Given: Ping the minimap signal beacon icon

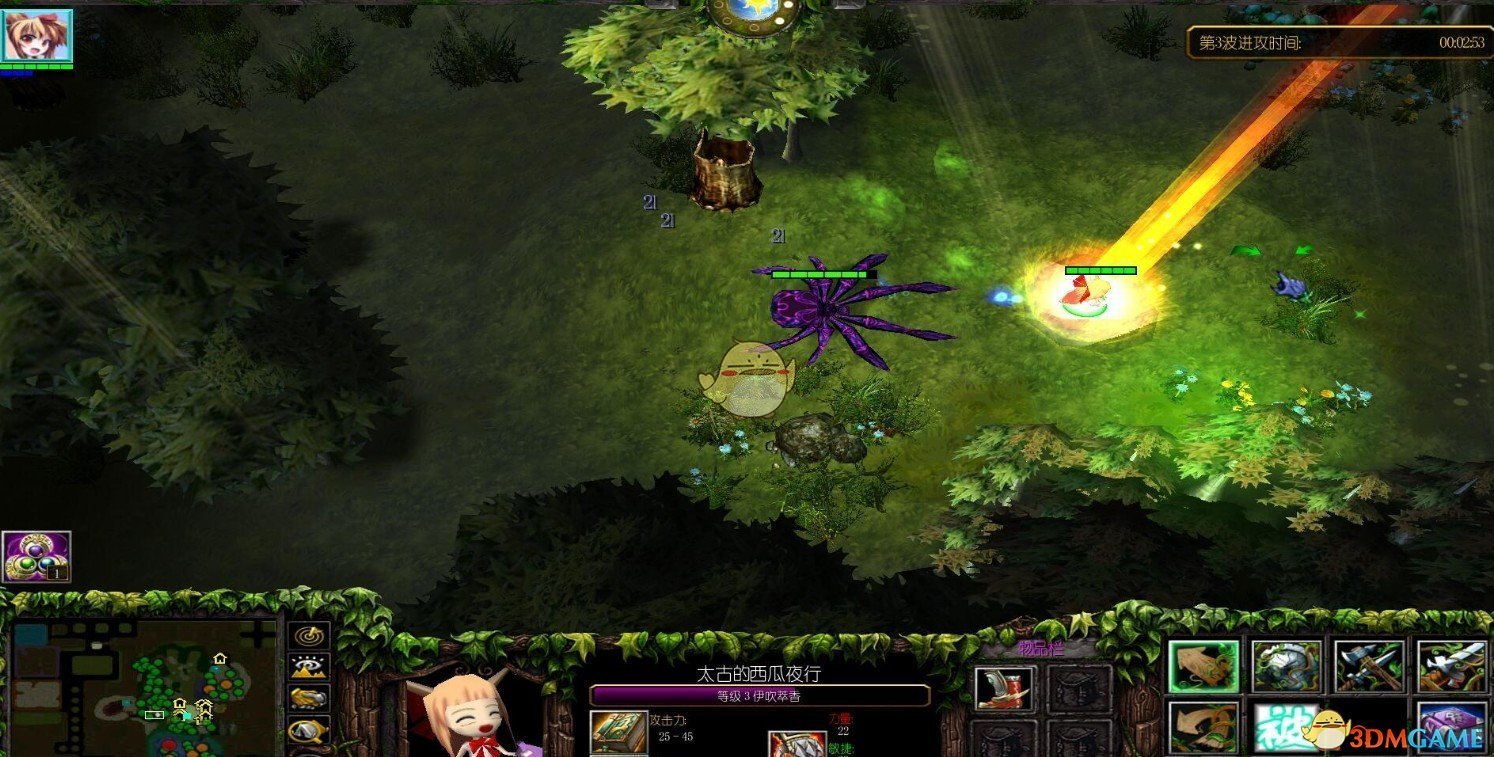Looking at the screenshot, I should (x=309, y=637).
